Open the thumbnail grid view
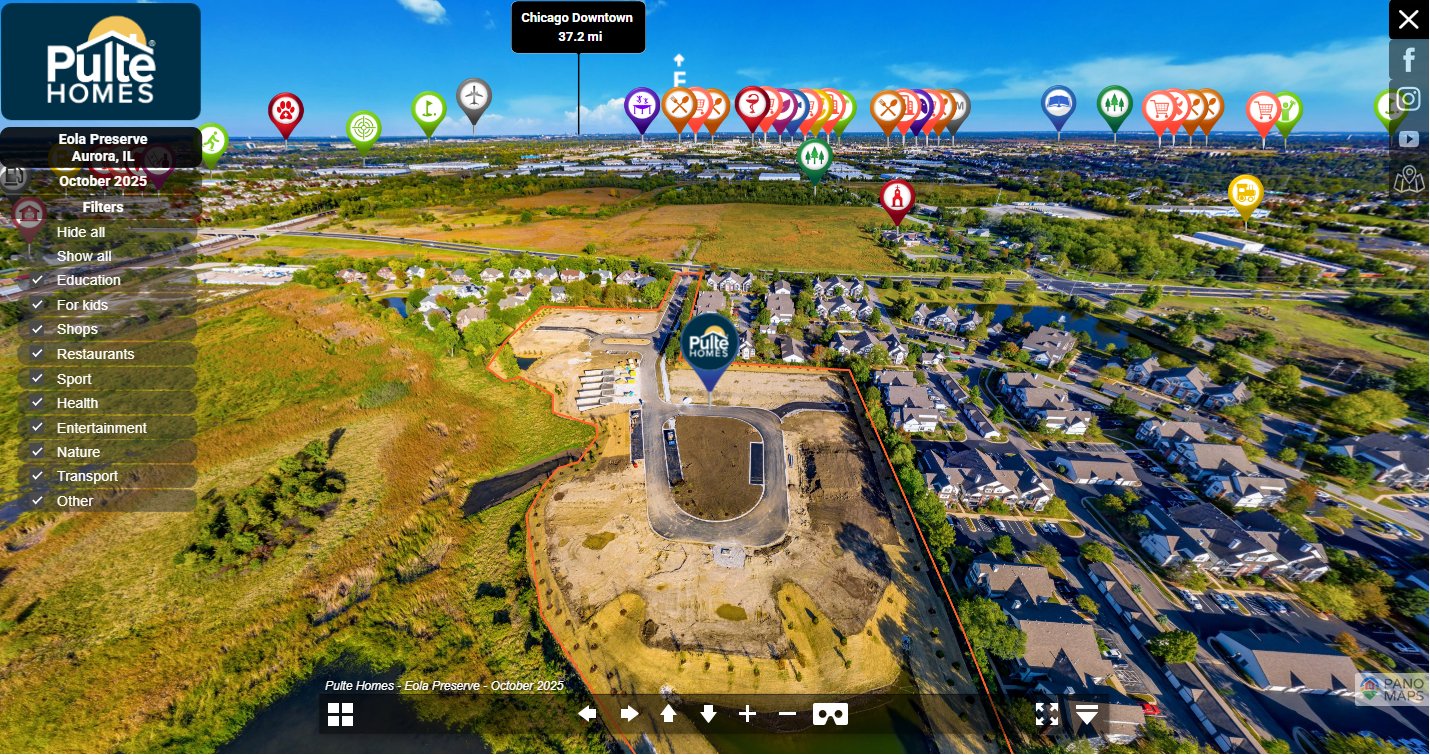Viewport: 1430px width, 755px height. (340, 714)
